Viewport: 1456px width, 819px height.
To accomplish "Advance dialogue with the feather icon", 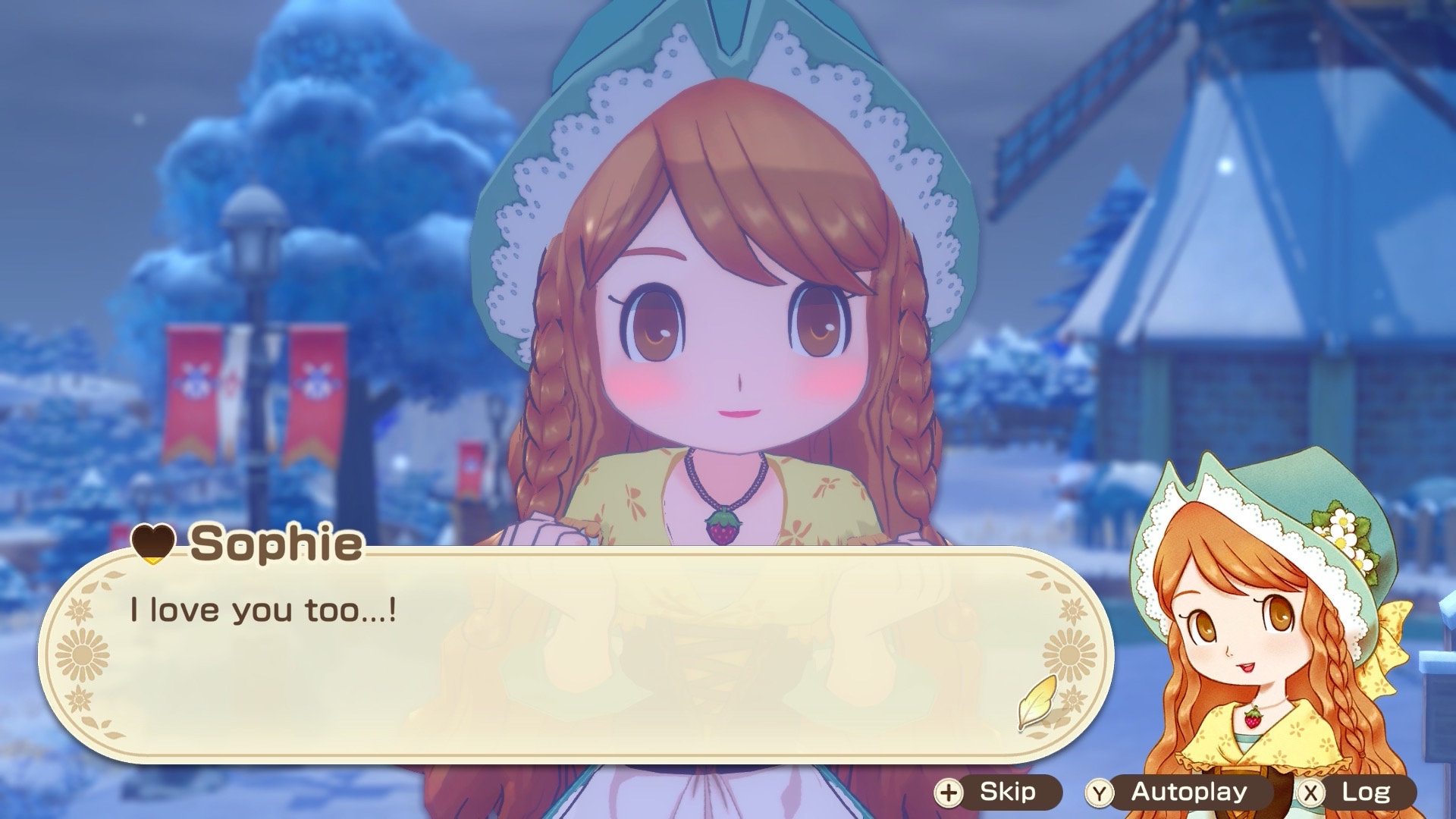I will click(x=1037, y=701).
